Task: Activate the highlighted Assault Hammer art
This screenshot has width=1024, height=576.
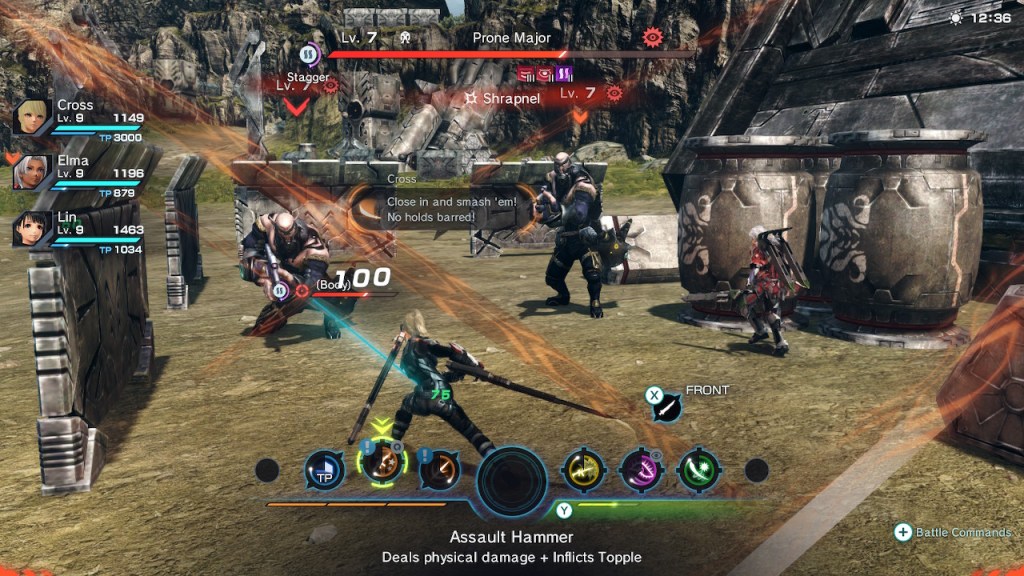Action: (381, 463)
